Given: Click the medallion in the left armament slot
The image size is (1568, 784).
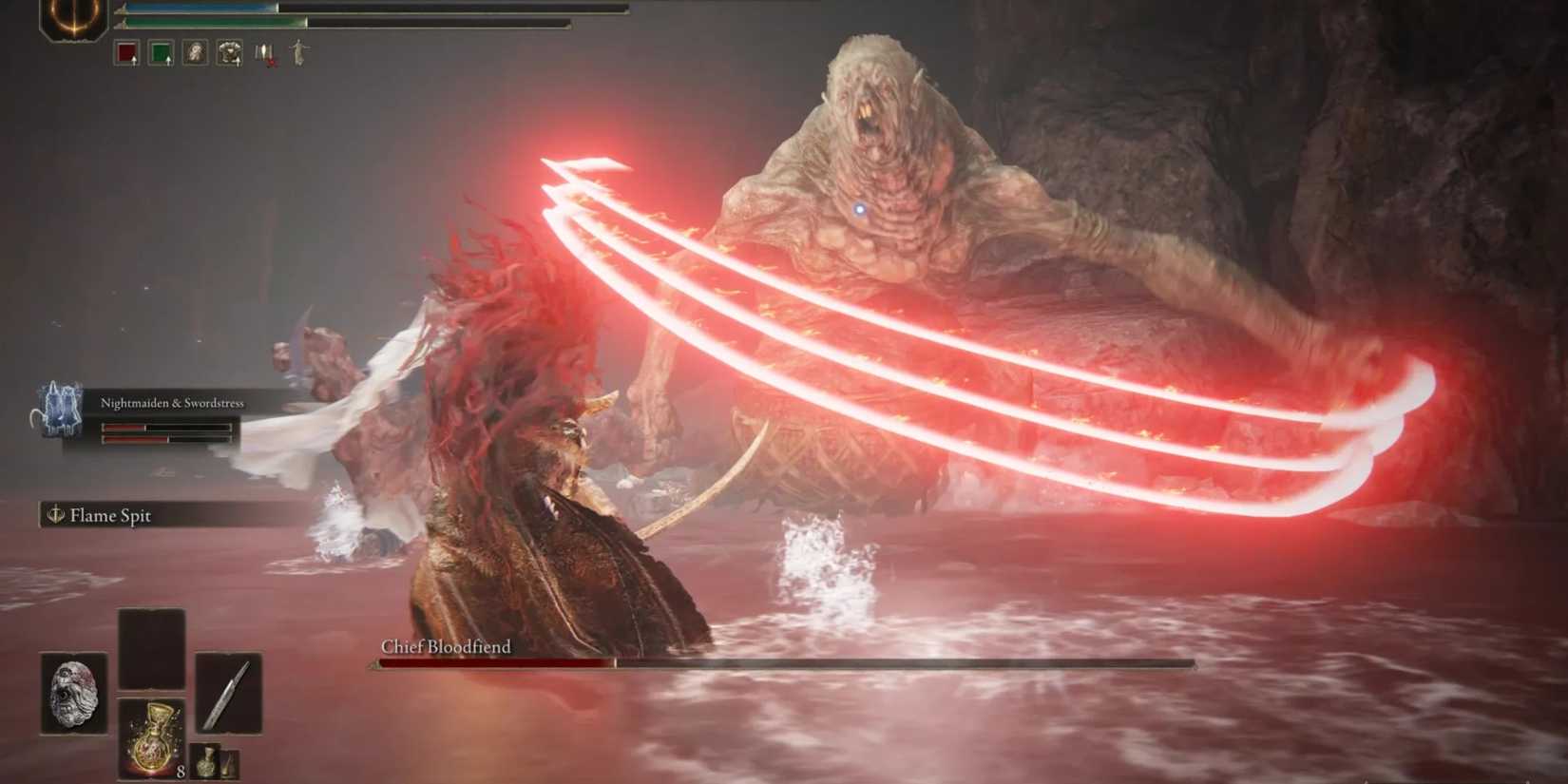Looking at the screenshot, I should click(71, 693).
